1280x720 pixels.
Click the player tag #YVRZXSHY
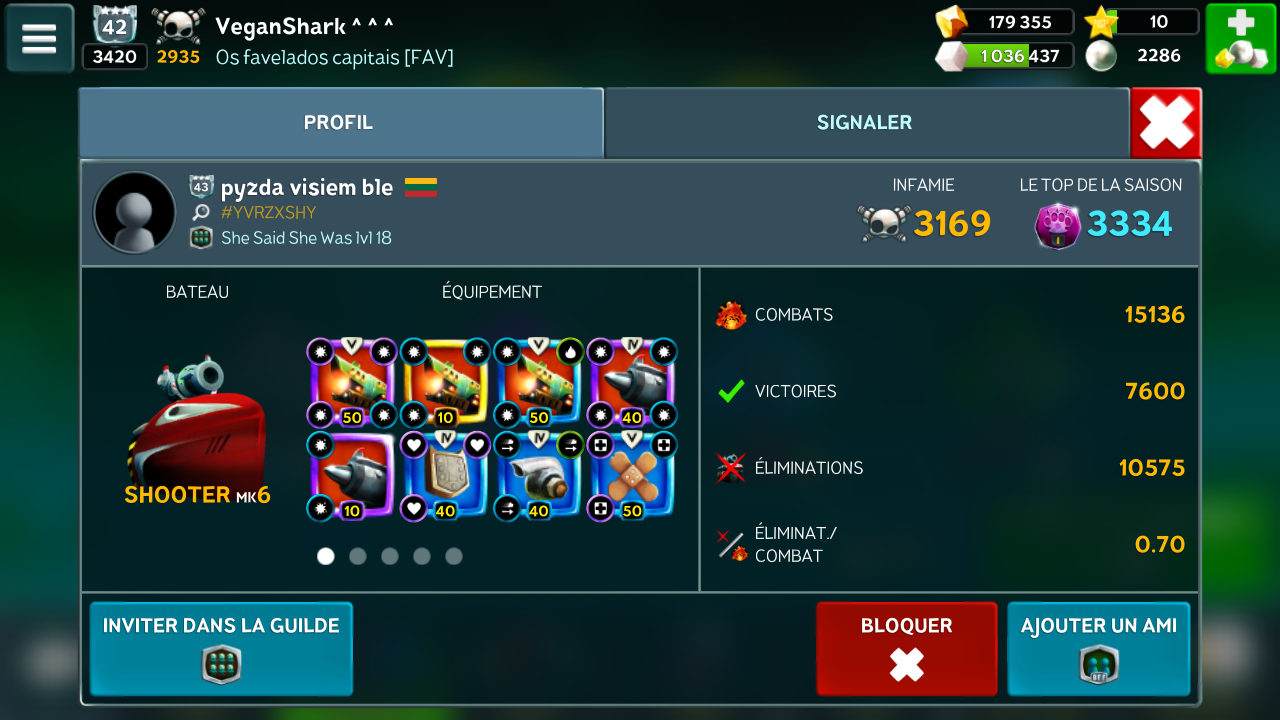tap(268, 212)
